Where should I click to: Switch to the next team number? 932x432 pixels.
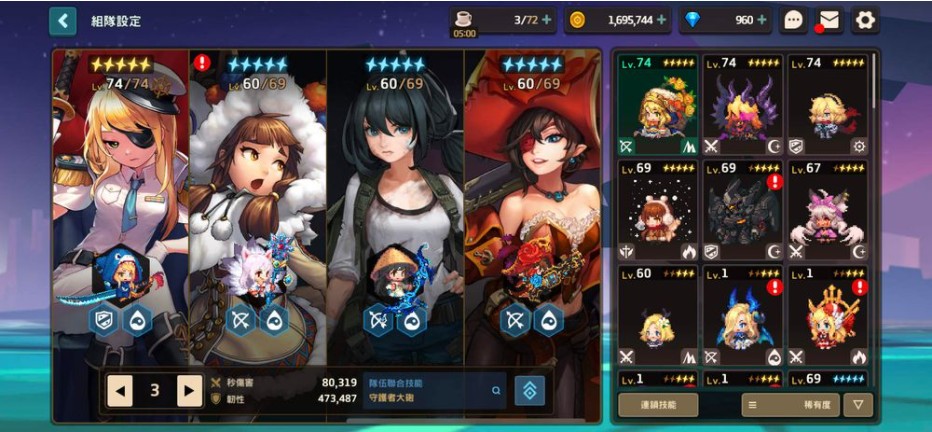189,390
